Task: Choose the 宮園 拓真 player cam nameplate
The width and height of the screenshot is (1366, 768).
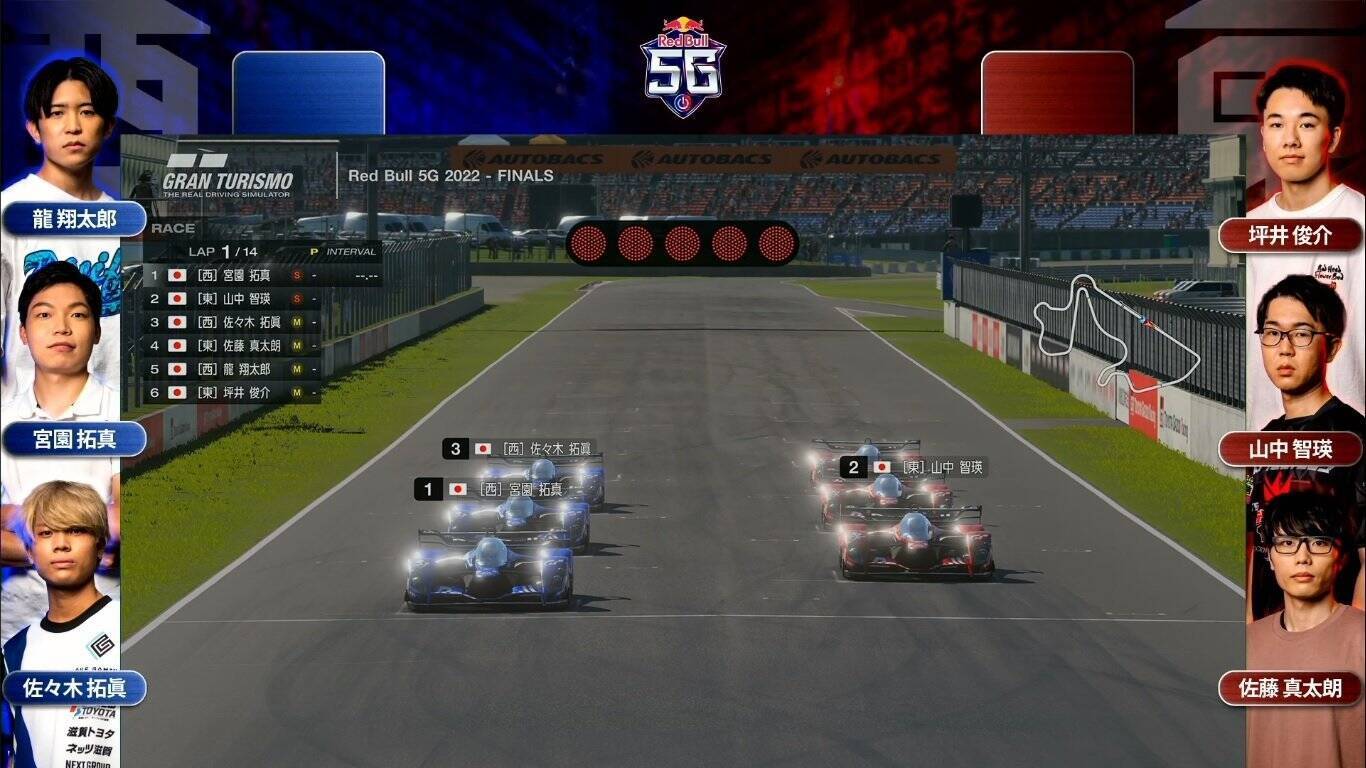Action: pos(74,439)
